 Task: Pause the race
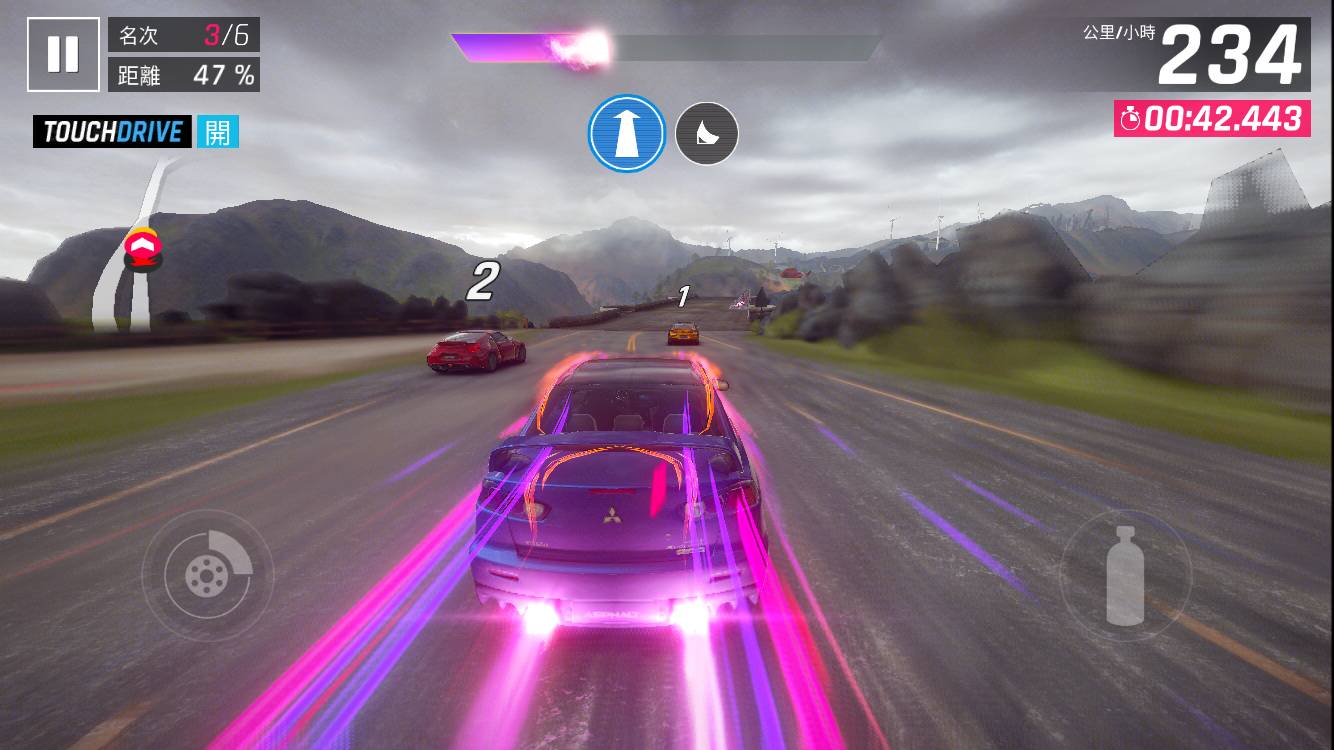63,54
